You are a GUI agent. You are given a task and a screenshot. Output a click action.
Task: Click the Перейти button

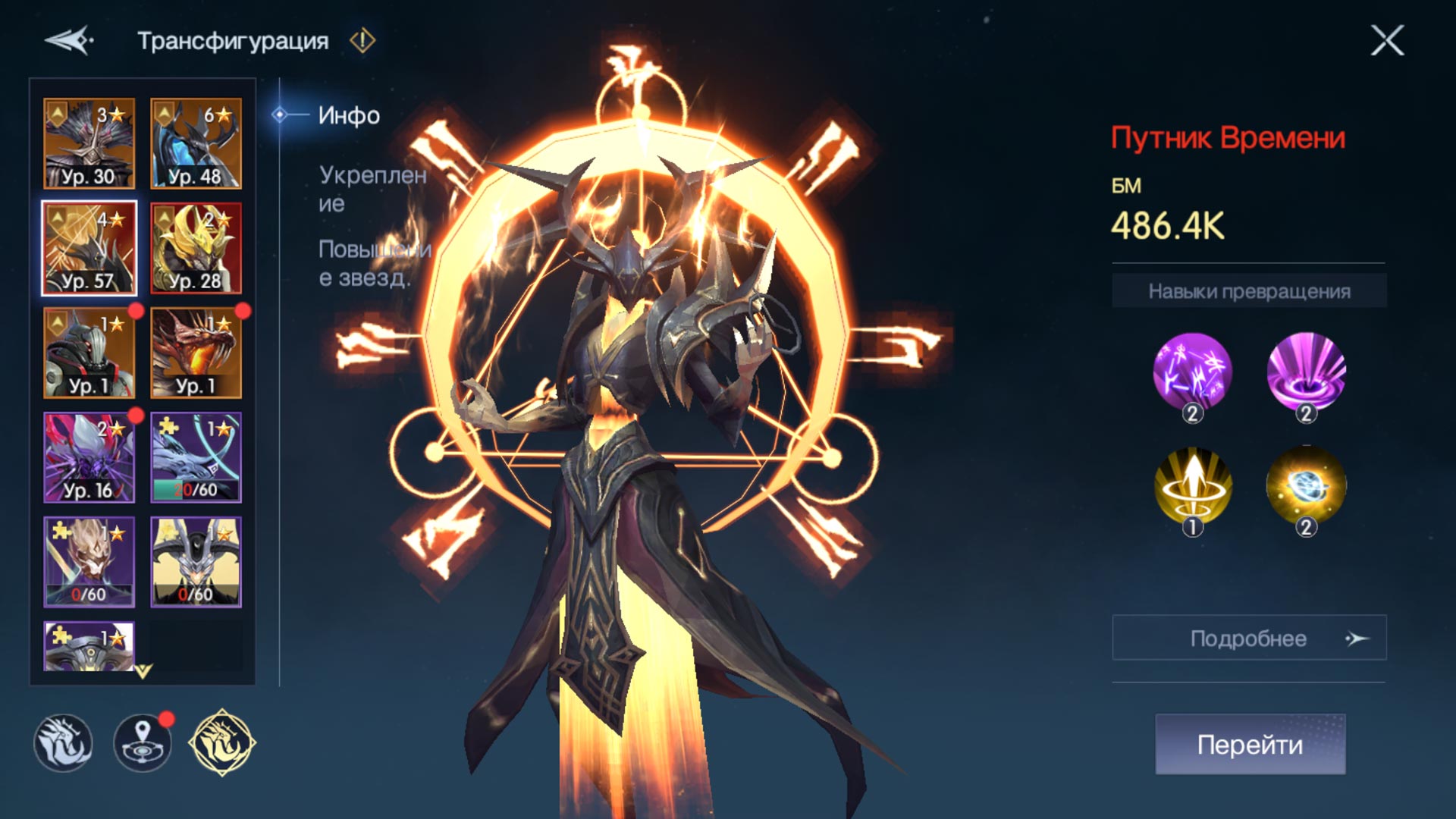click(1250, 744)
